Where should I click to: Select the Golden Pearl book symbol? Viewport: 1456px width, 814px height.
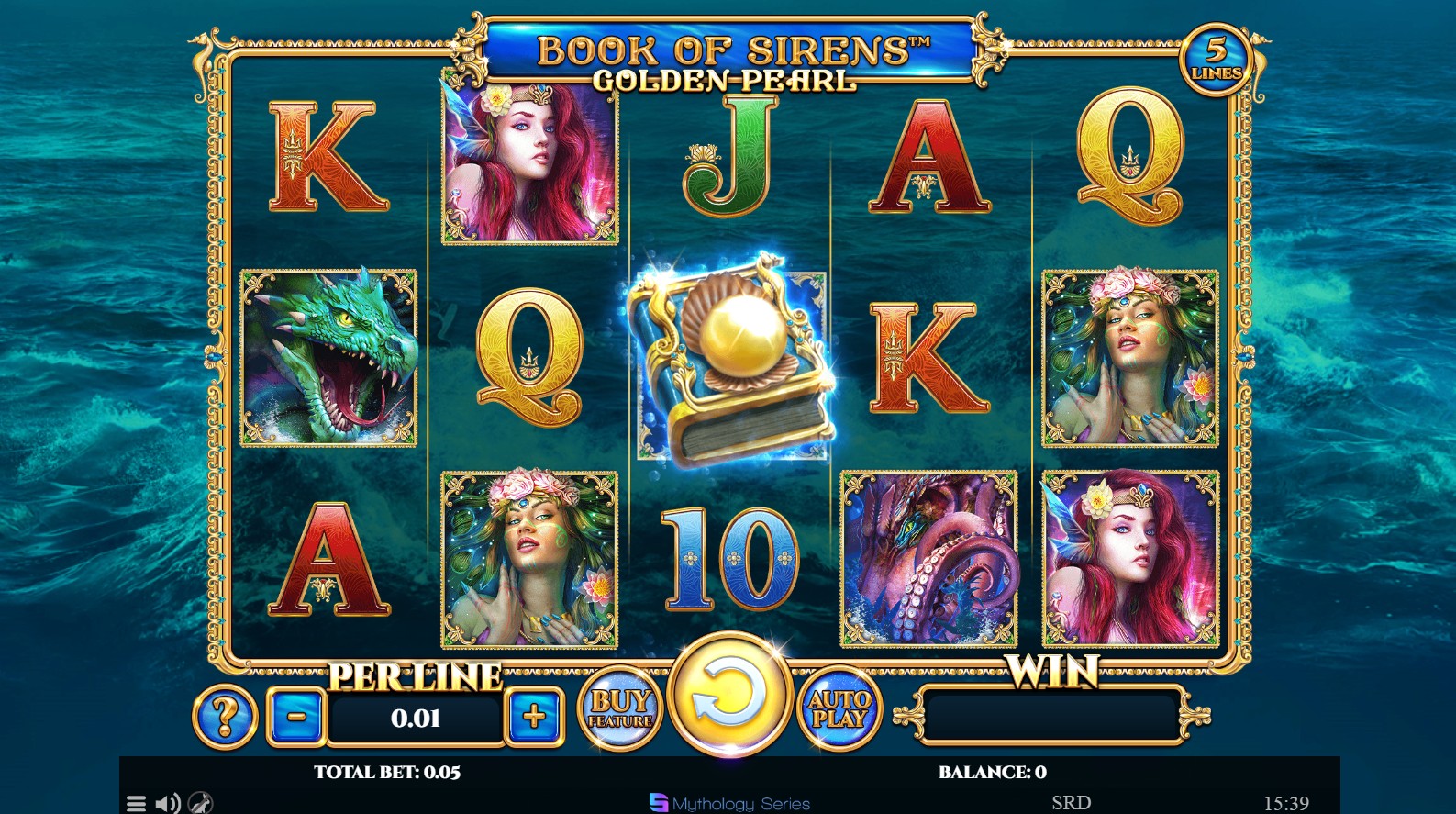[739, 362]
